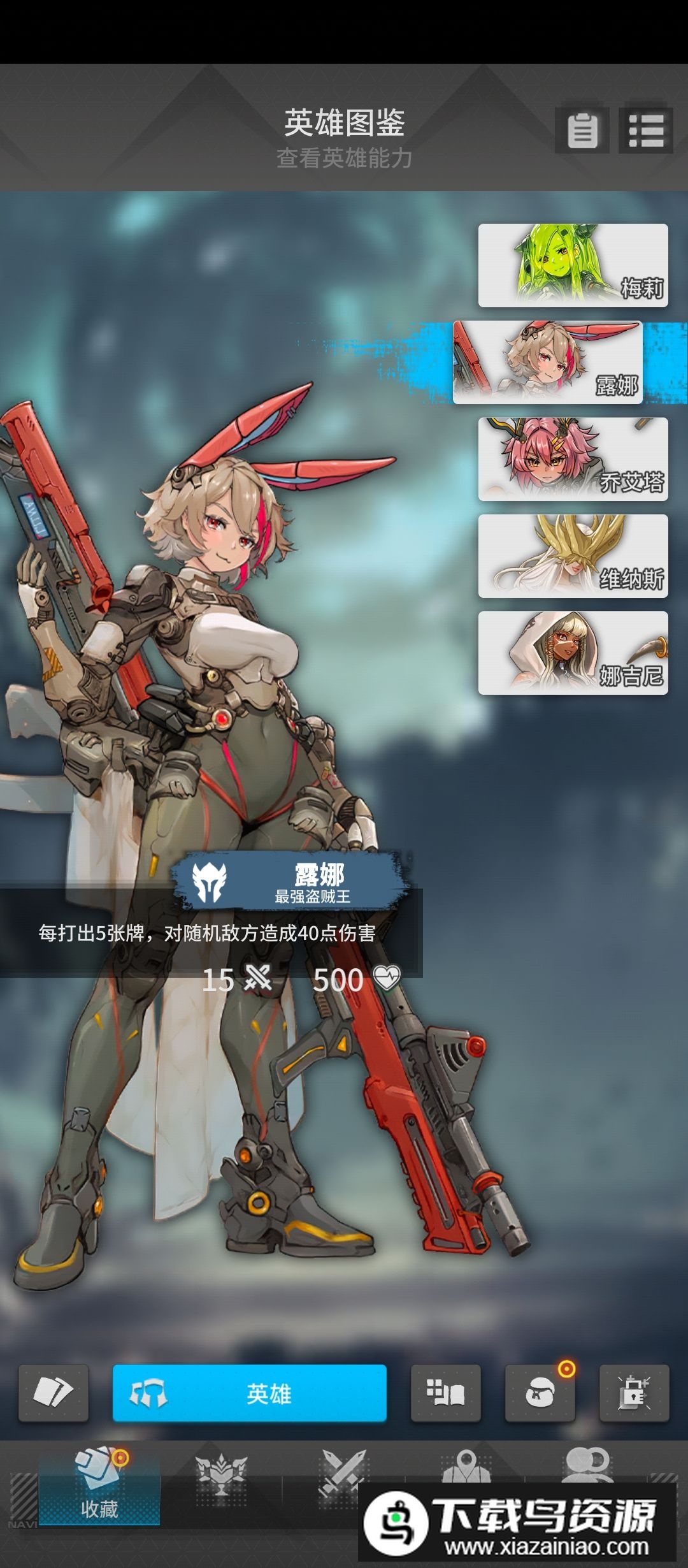Select the 娜吉尼 hero card

pyautogui.click(x=573, y=653)
